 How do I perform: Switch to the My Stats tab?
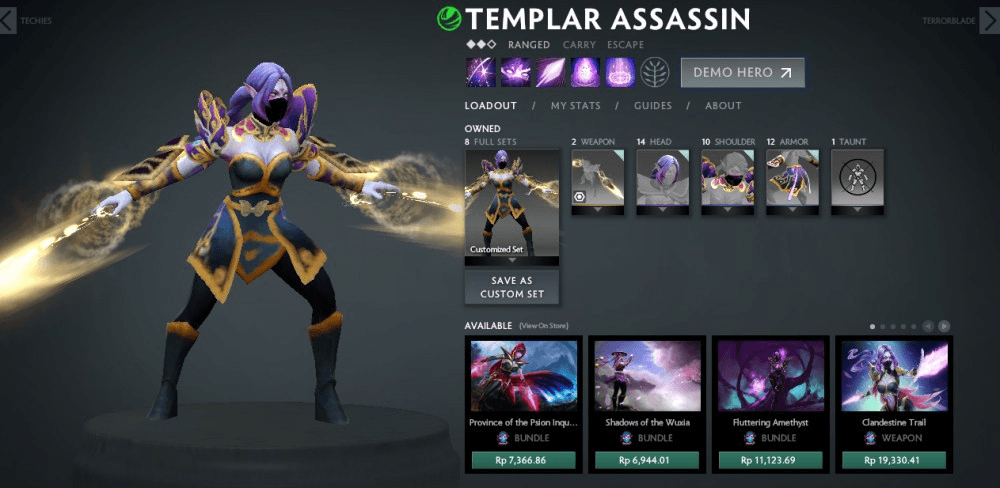coord(574,106)
